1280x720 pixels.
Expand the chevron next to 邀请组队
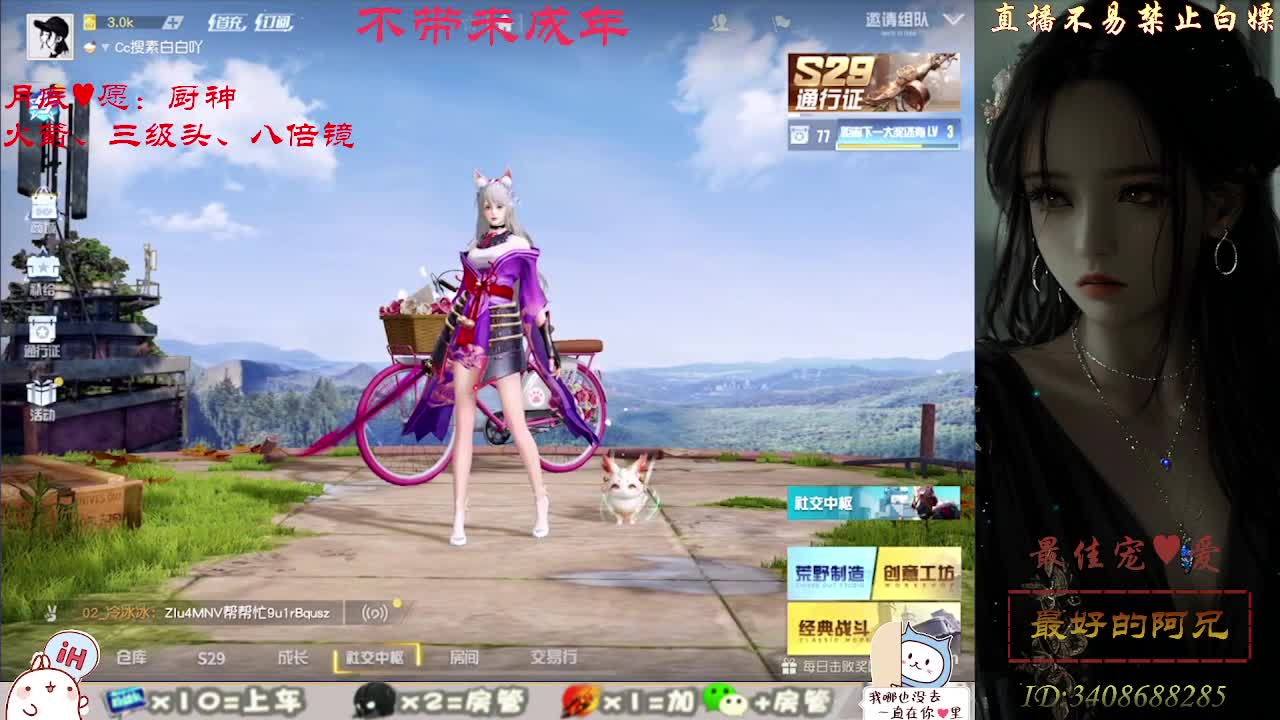click(952, 19)
